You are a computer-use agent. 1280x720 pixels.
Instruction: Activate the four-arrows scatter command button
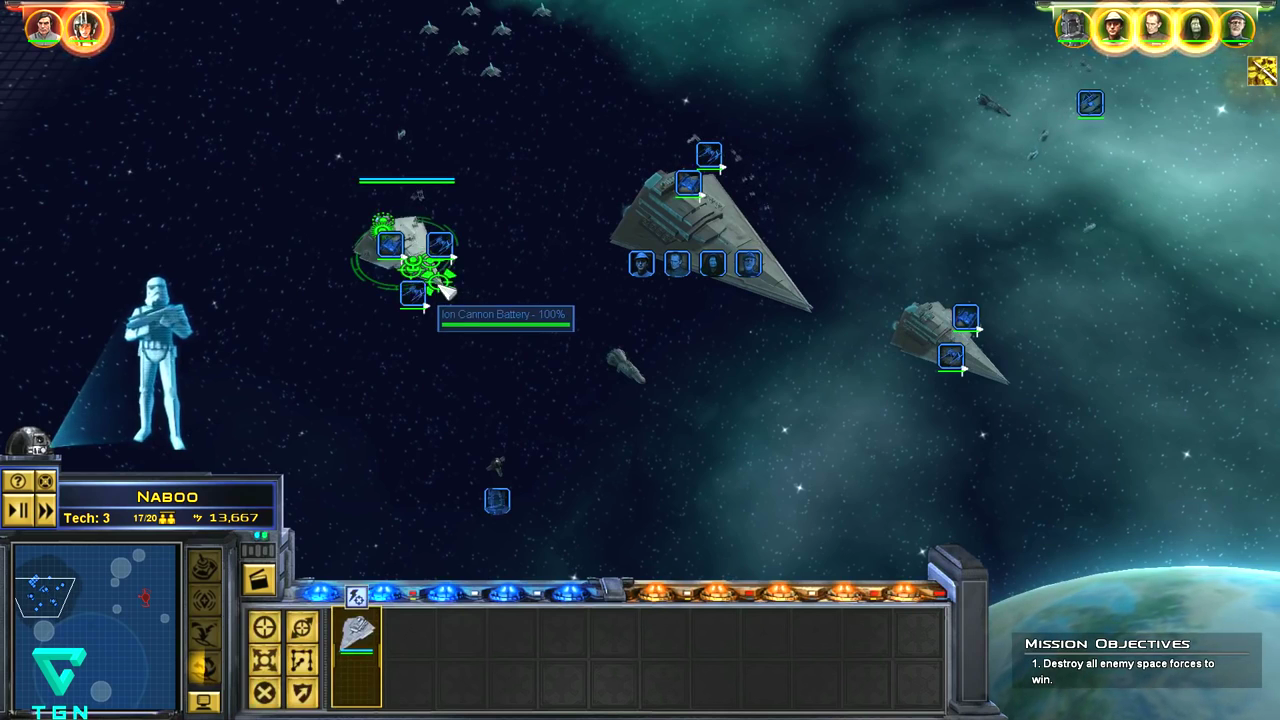coord(265,660)
